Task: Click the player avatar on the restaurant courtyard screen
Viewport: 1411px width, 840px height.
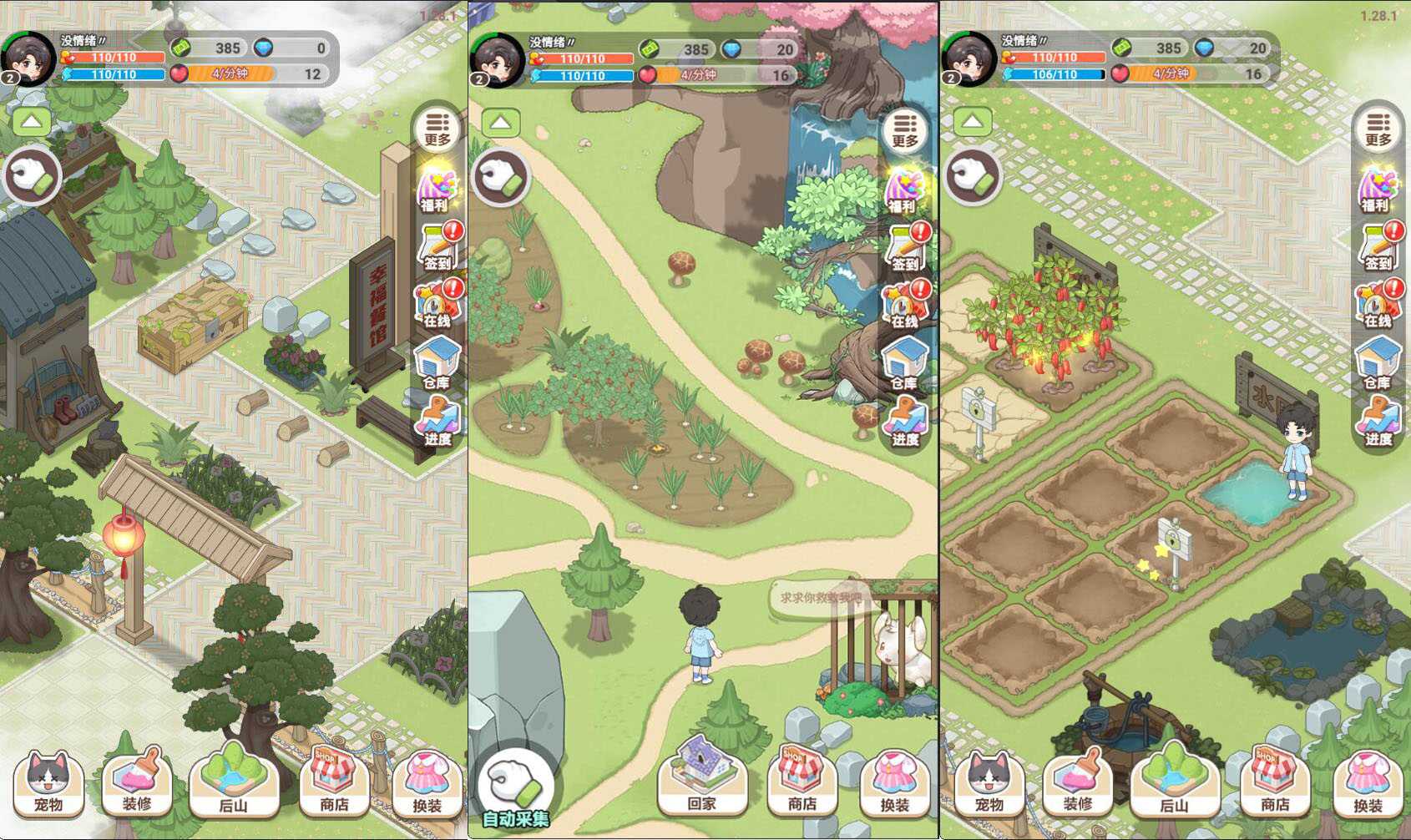Action: tap(28, 58)
